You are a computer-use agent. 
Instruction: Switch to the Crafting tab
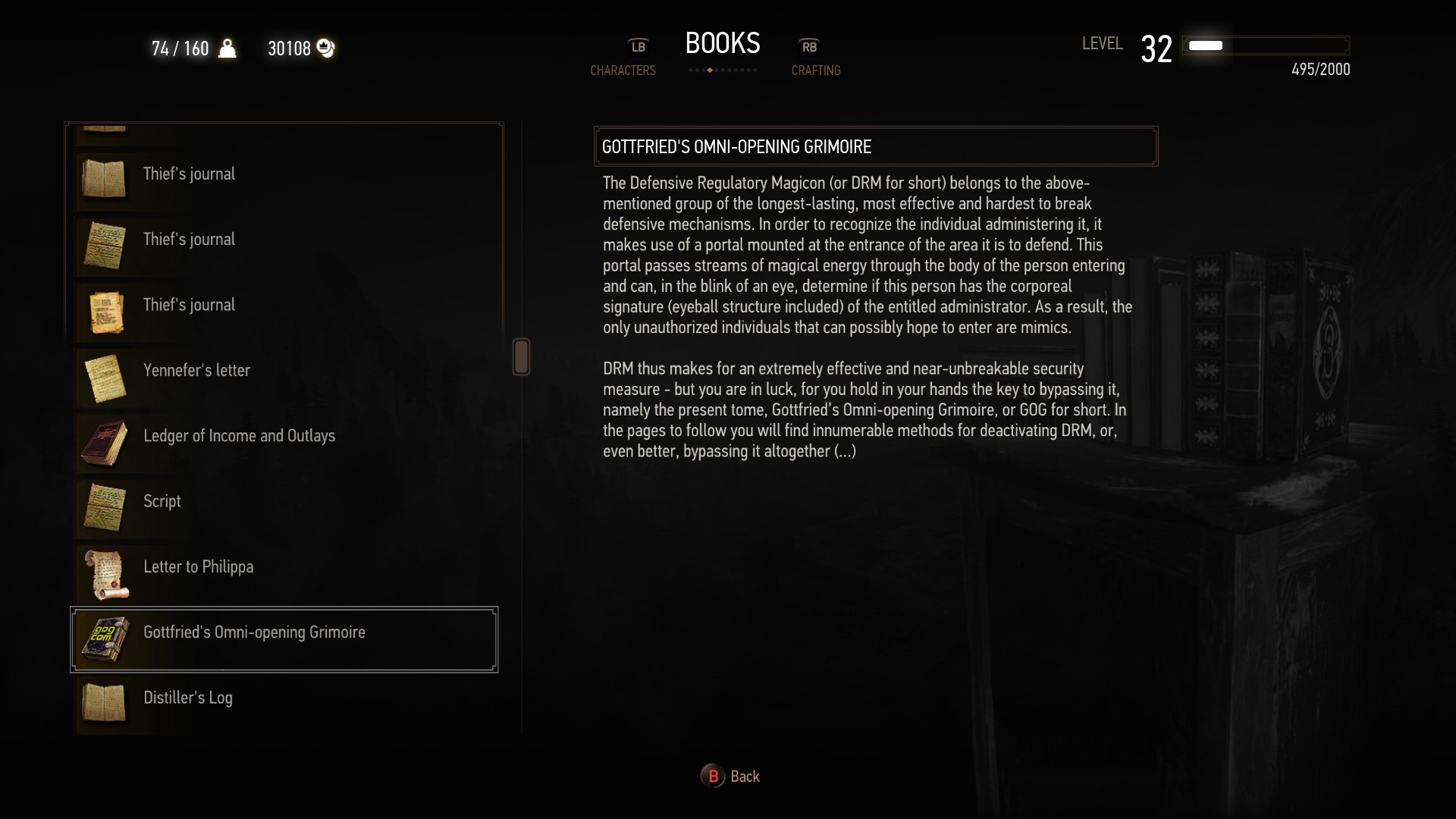tap(816, 70)
